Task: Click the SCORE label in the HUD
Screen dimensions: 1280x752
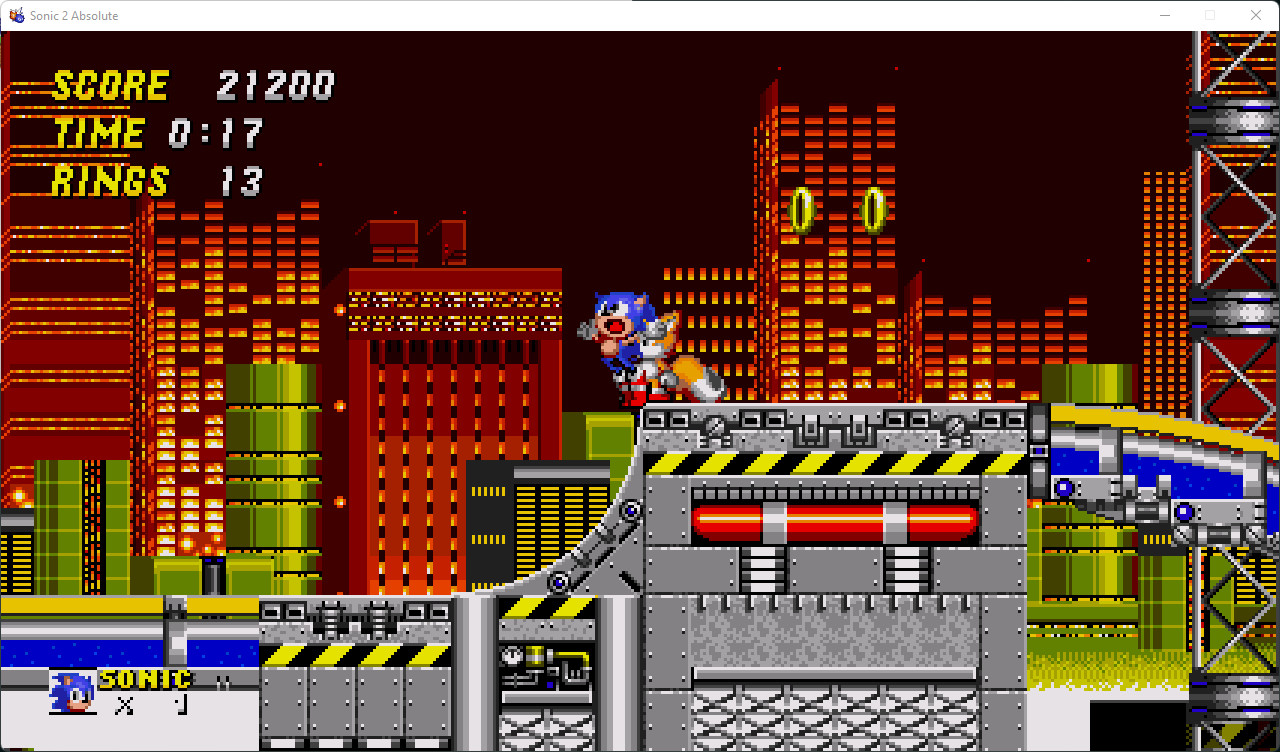Action: click(110, 84)
